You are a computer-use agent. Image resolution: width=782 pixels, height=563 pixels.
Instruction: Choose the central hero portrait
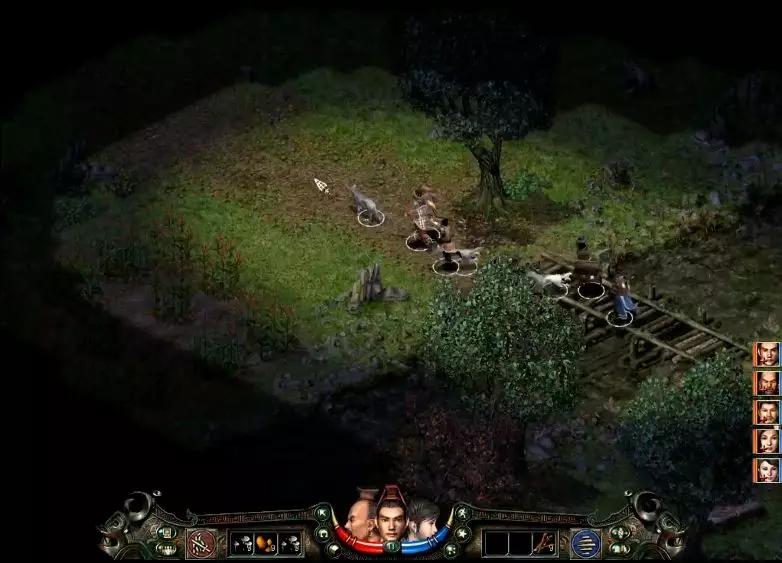click(391, 514)
